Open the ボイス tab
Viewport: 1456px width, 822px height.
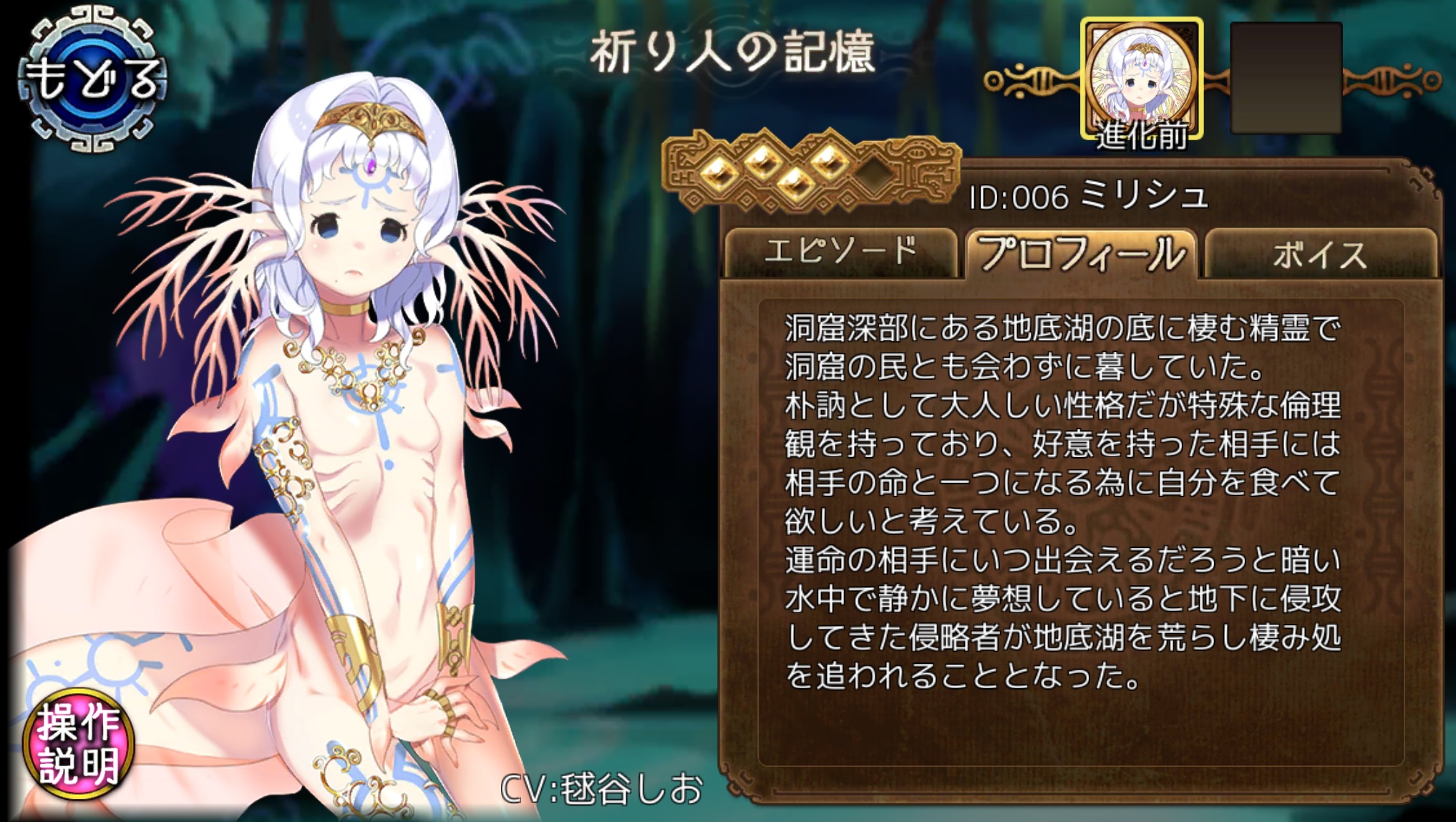point(1321,254)
